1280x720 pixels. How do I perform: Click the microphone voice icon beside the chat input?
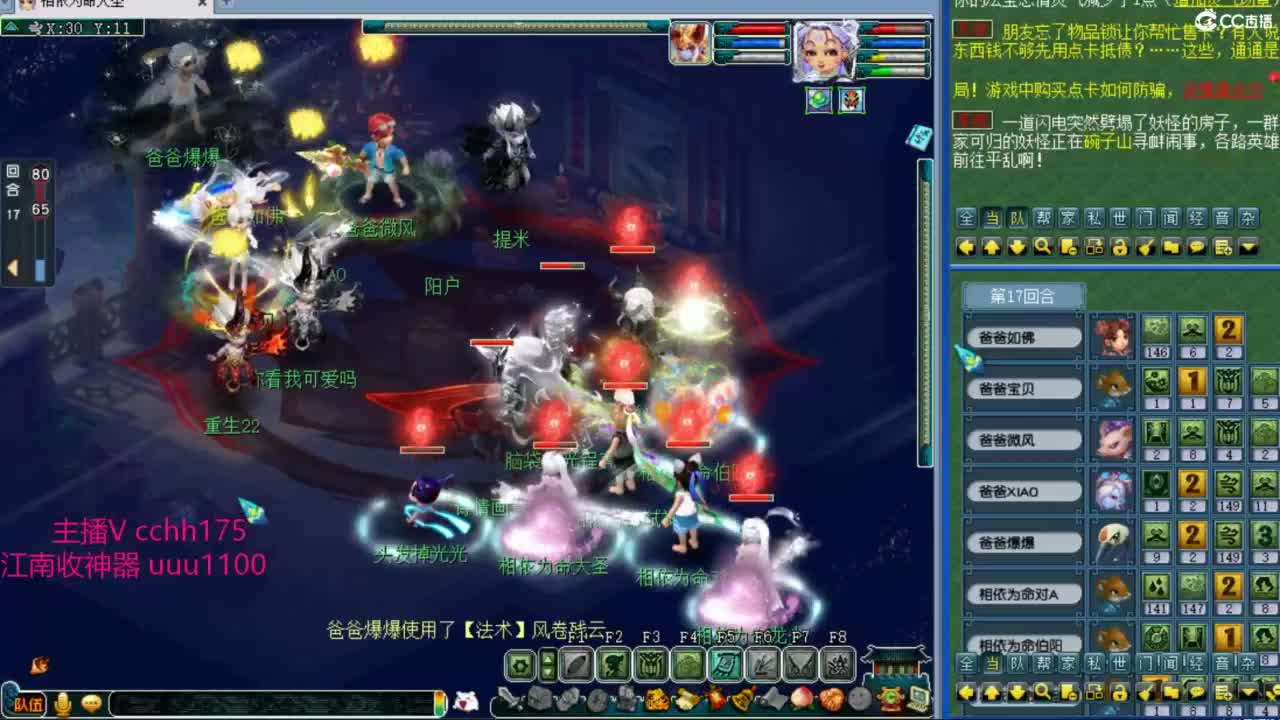click(x=62, y=703)
